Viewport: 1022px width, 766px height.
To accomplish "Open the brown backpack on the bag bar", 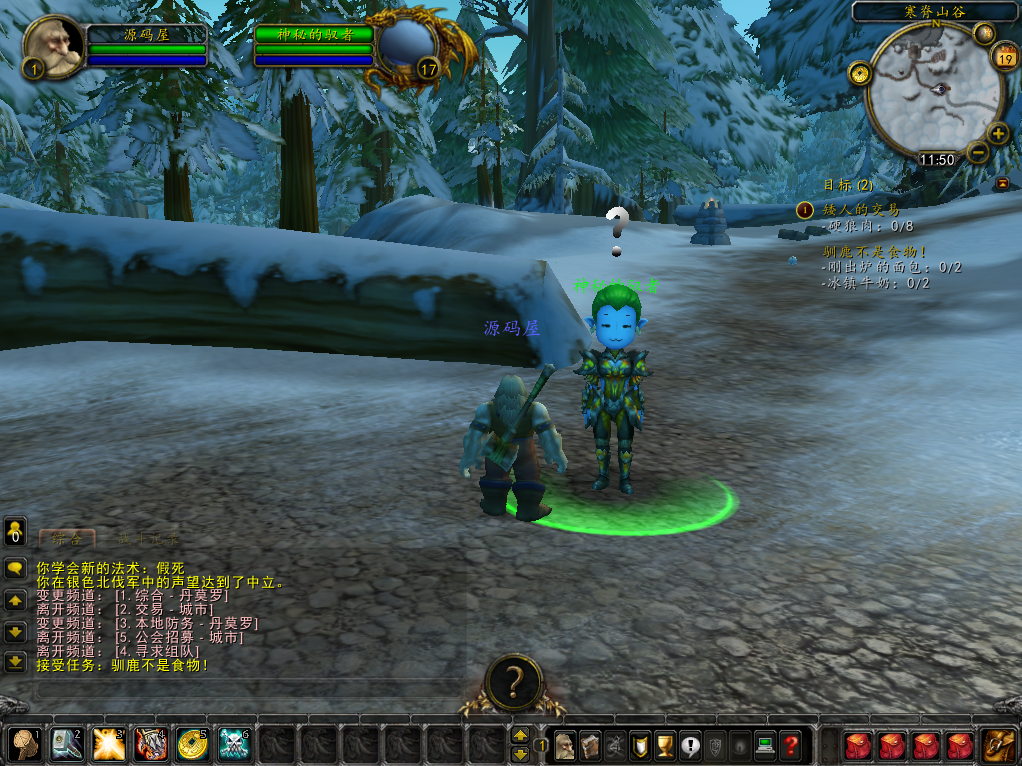I will [x=997, y=745].
